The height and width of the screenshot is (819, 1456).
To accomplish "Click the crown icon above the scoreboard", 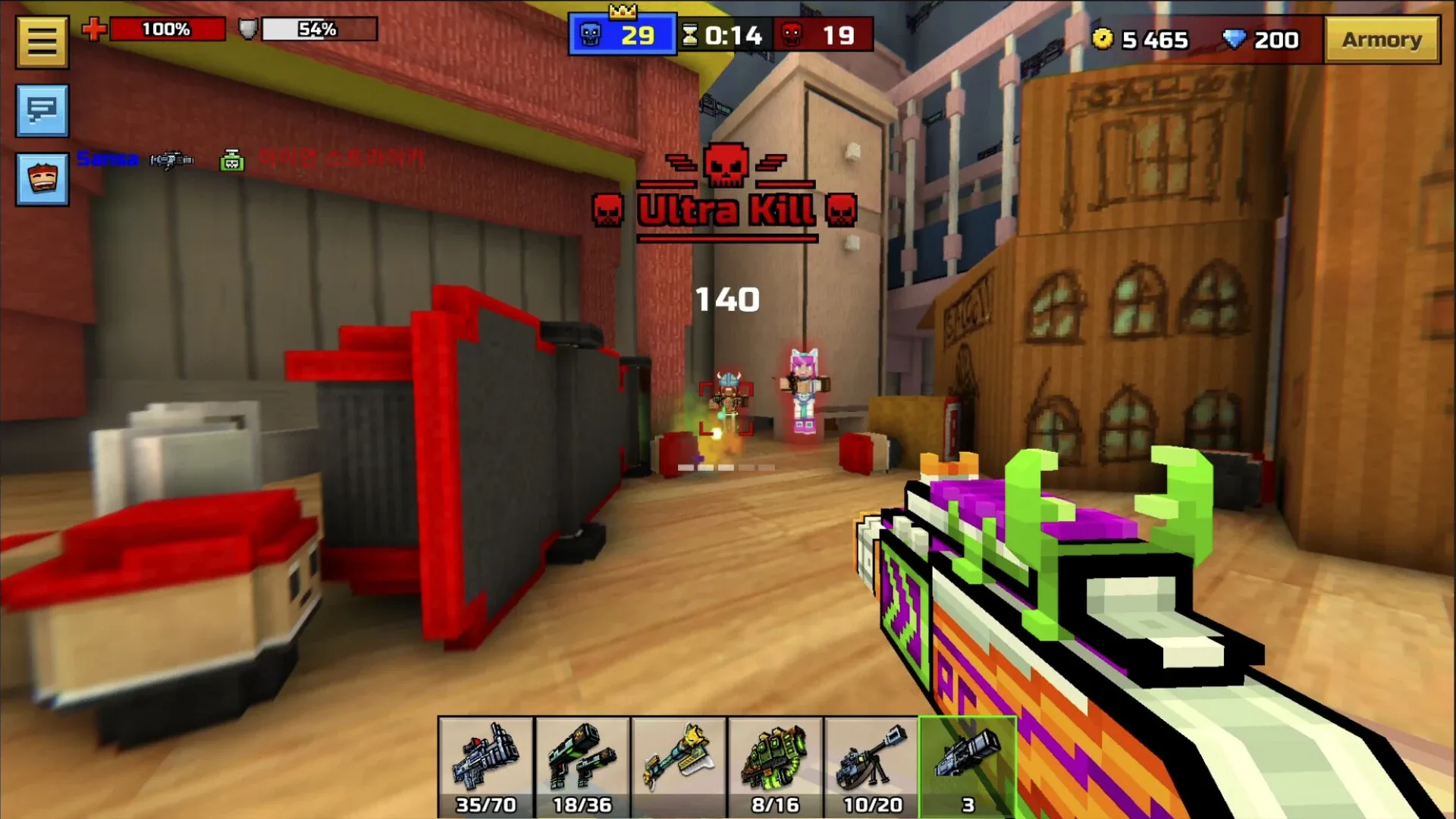I will point(622,11).
